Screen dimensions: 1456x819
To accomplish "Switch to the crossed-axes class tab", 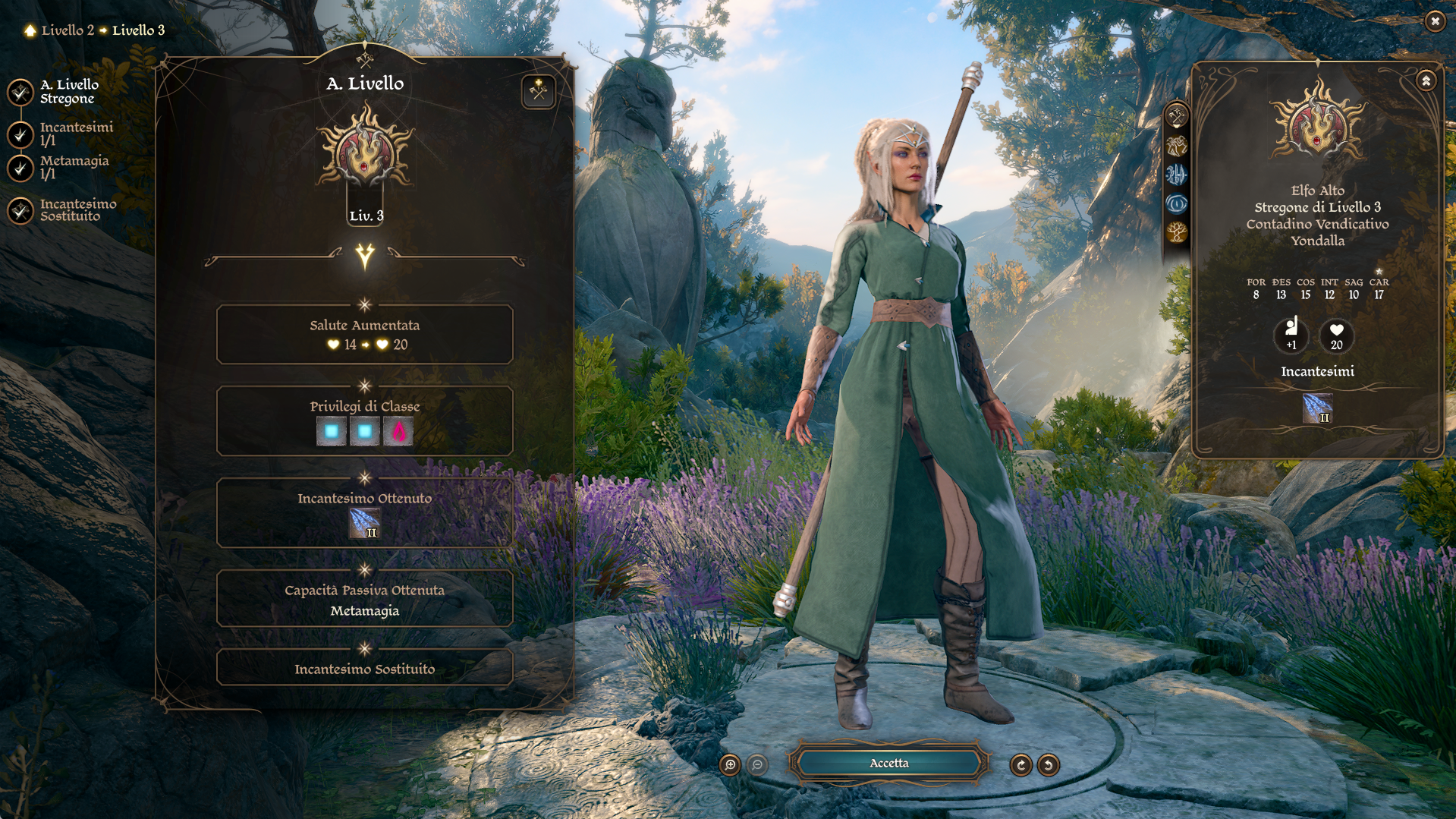I will coord(1176,116).
